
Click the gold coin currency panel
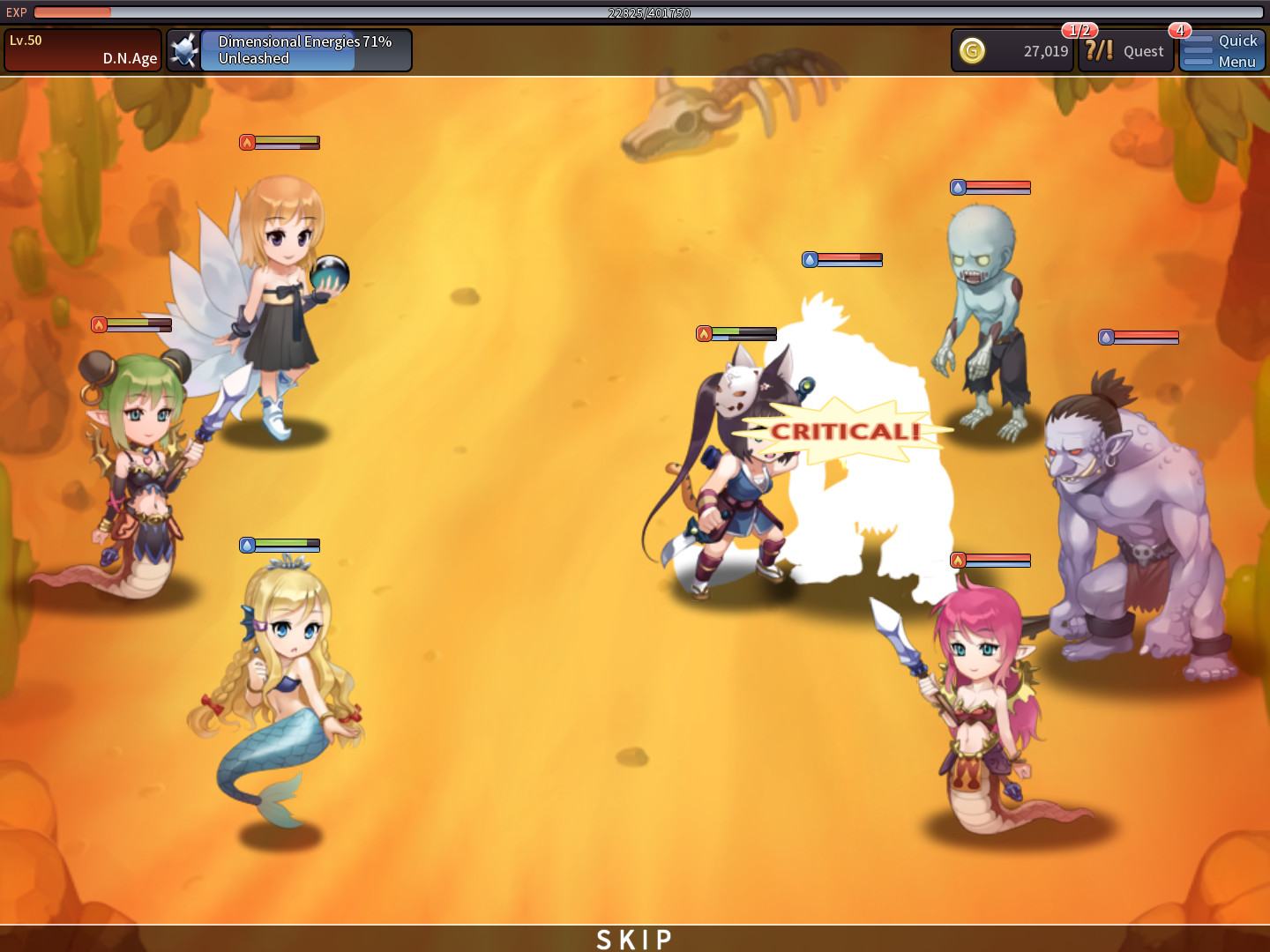pos(1012,51)
